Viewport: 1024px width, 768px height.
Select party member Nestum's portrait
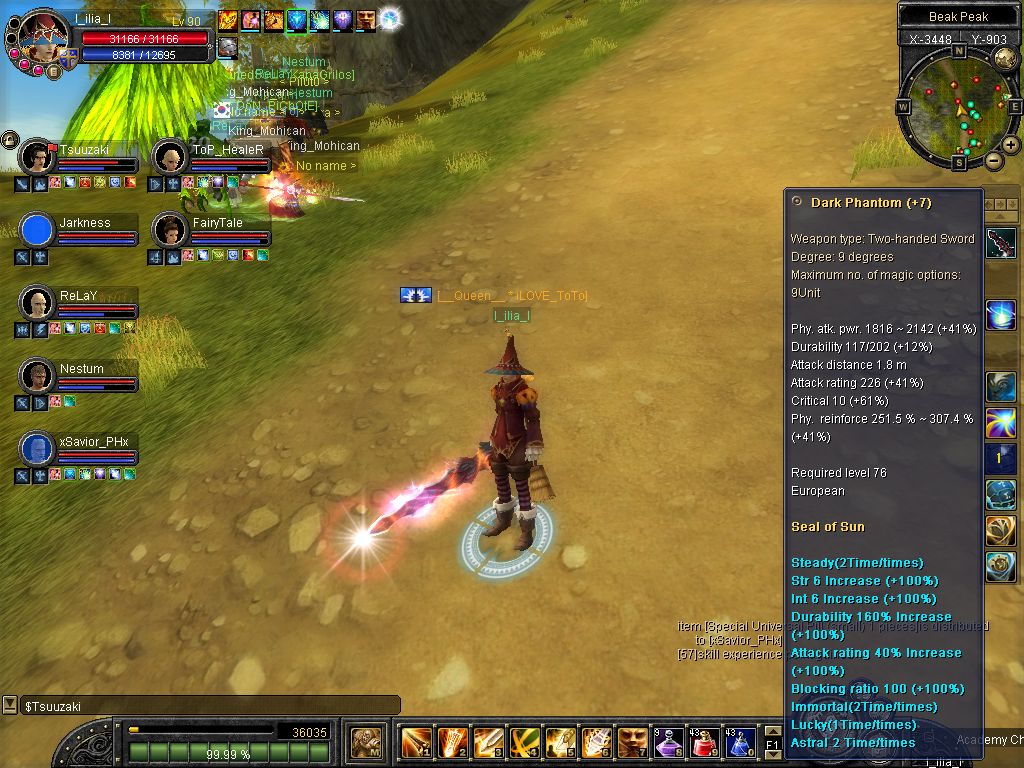click(x=37, y=376)
